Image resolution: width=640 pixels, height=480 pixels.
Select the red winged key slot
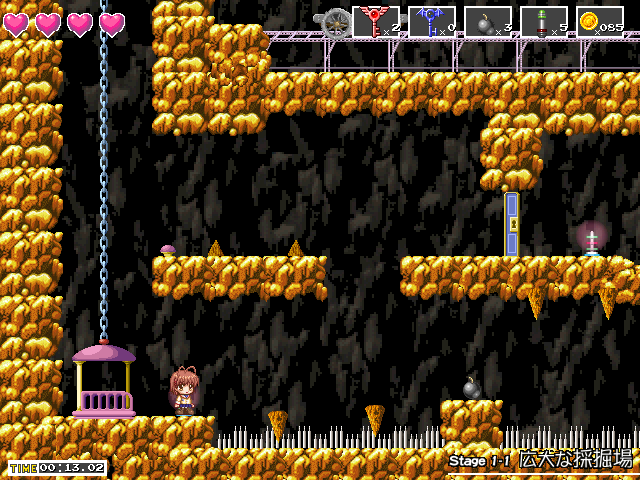(376, 22)
